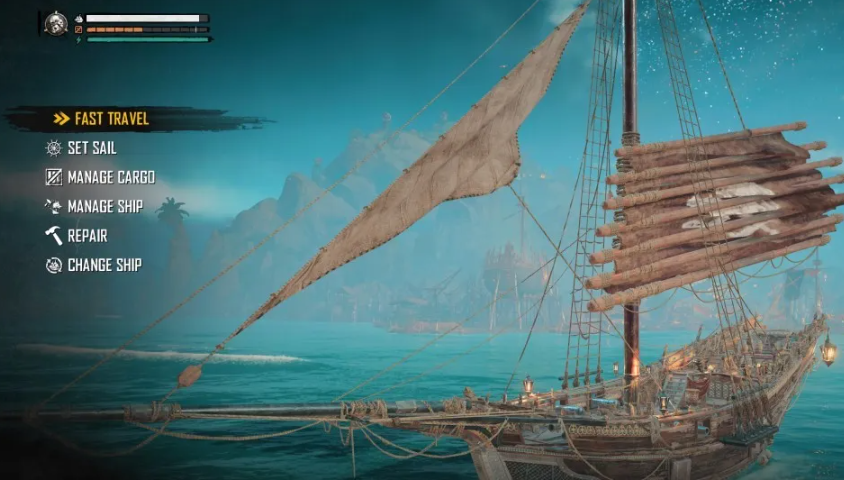The image size is (844, 480).
Task: Click the pirate skull emblem portrait
Action: tap(56, 24)
